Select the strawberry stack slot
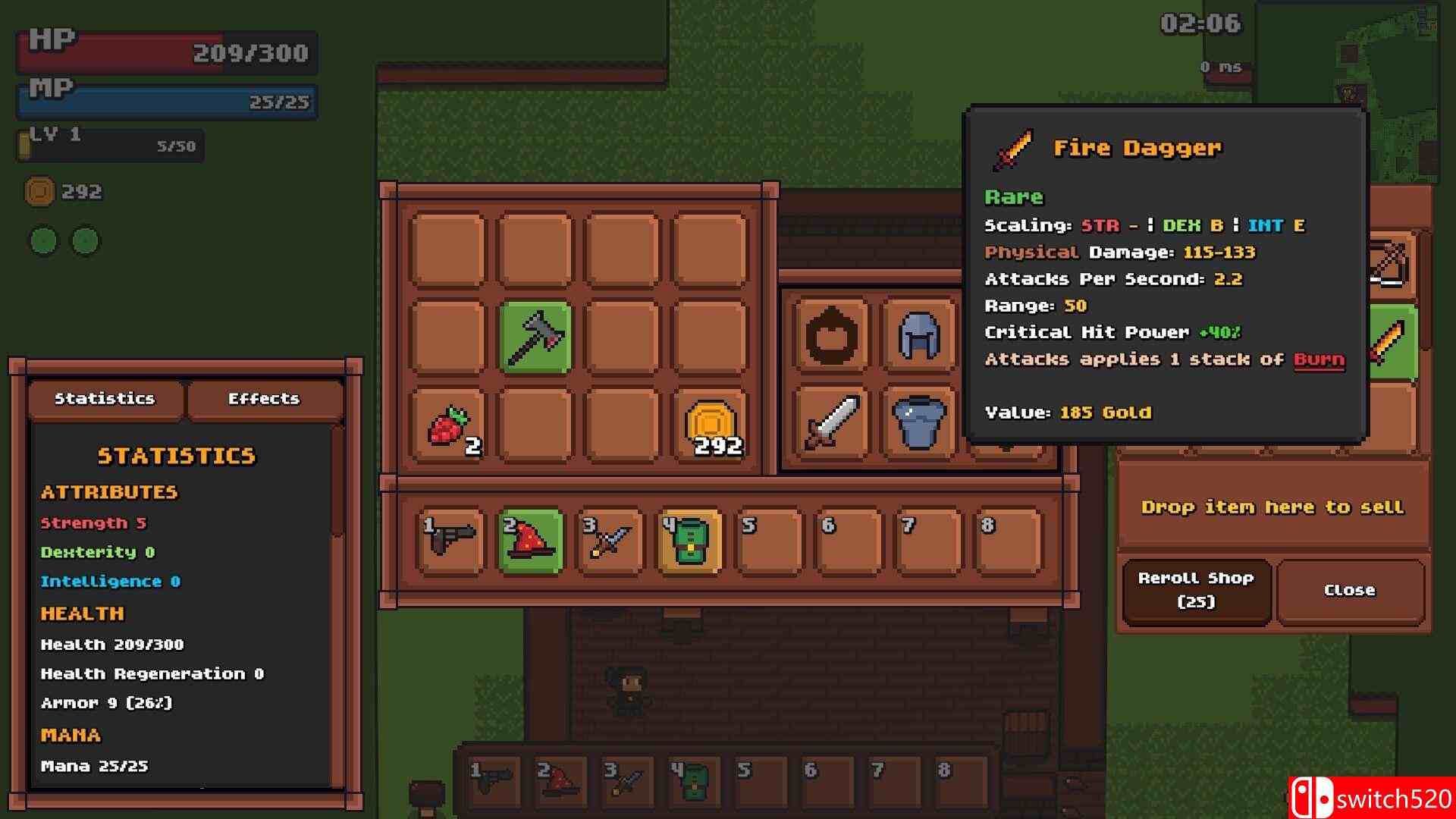The height and width of the screenshot is (819, 1456). (448, 425)
